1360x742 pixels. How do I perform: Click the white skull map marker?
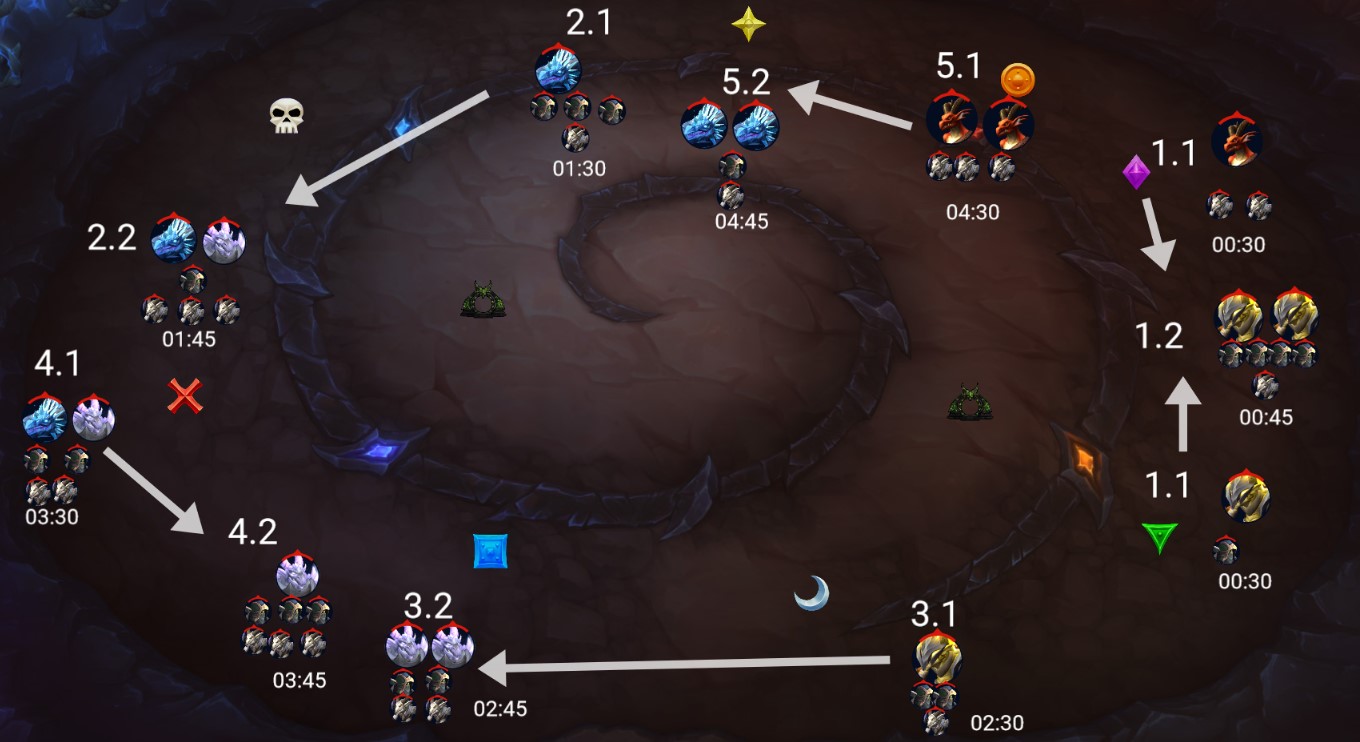[x=285, y=116]
